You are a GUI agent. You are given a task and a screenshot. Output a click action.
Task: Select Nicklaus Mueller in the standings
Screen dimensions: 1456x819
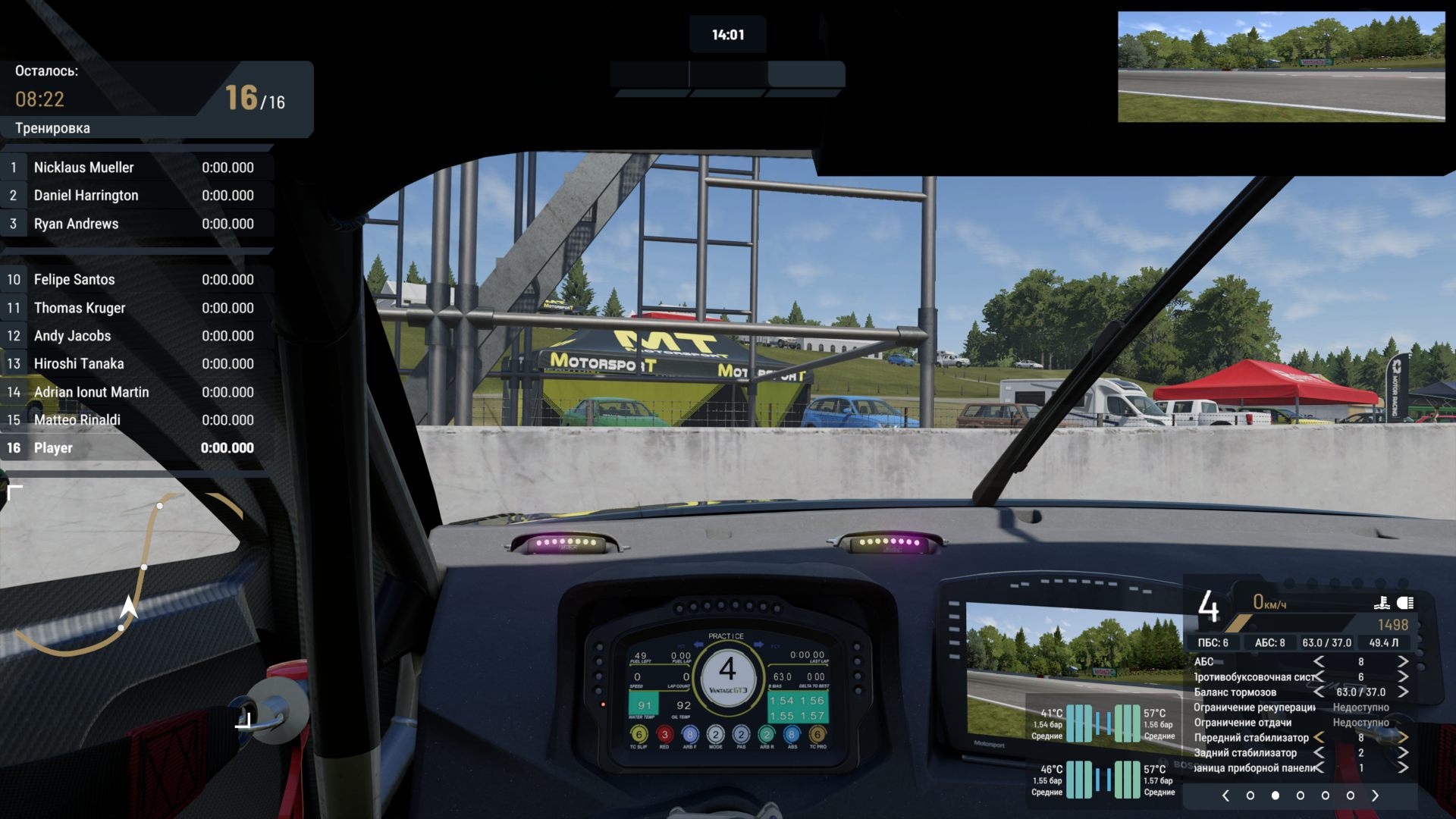136,168
